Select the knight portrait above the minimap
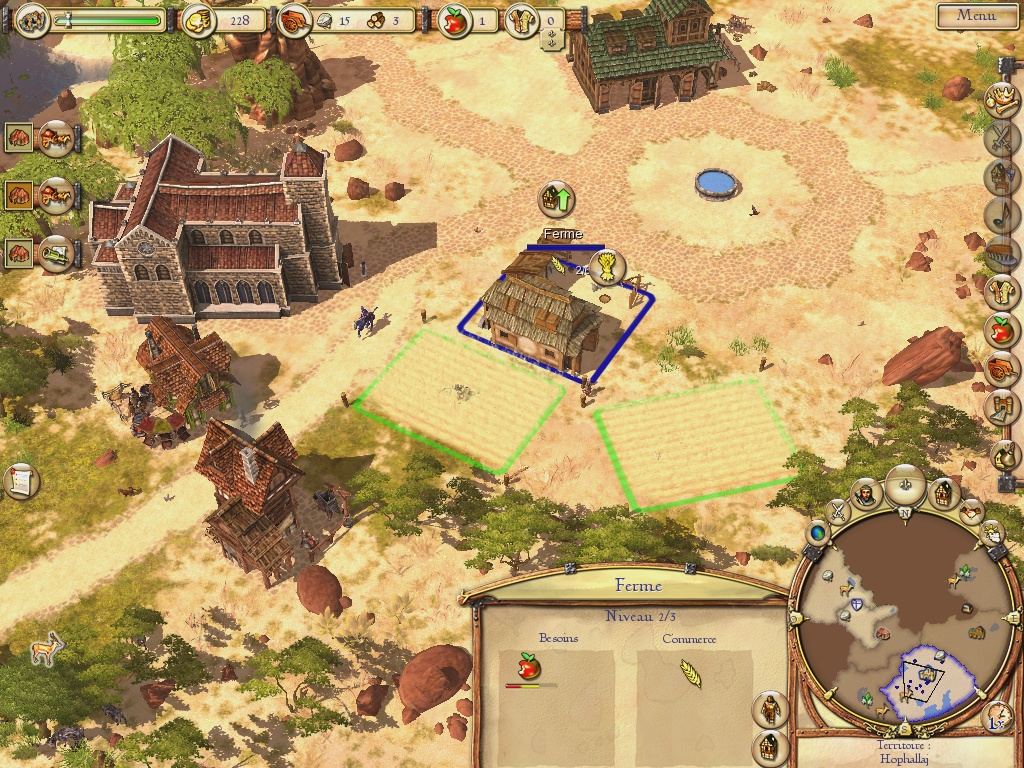The image size is (1024, 768). [866, 492]
